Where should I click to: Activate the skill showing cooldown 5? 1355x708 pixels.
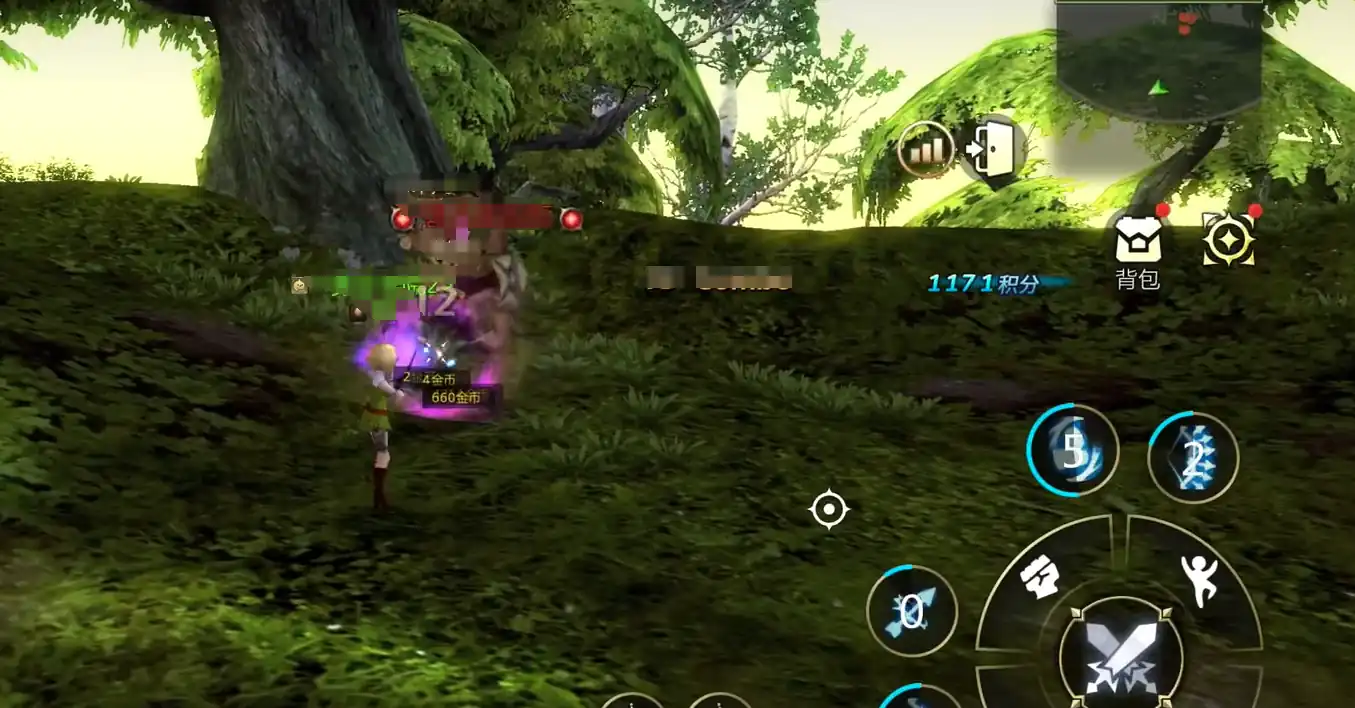1073,452
